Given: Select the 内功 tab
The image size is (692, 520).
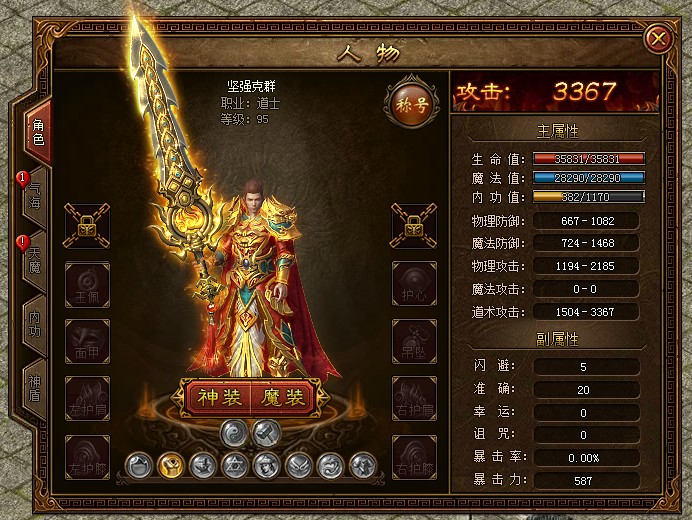Looking at the screenshot, I should click(x=36, y=323).
